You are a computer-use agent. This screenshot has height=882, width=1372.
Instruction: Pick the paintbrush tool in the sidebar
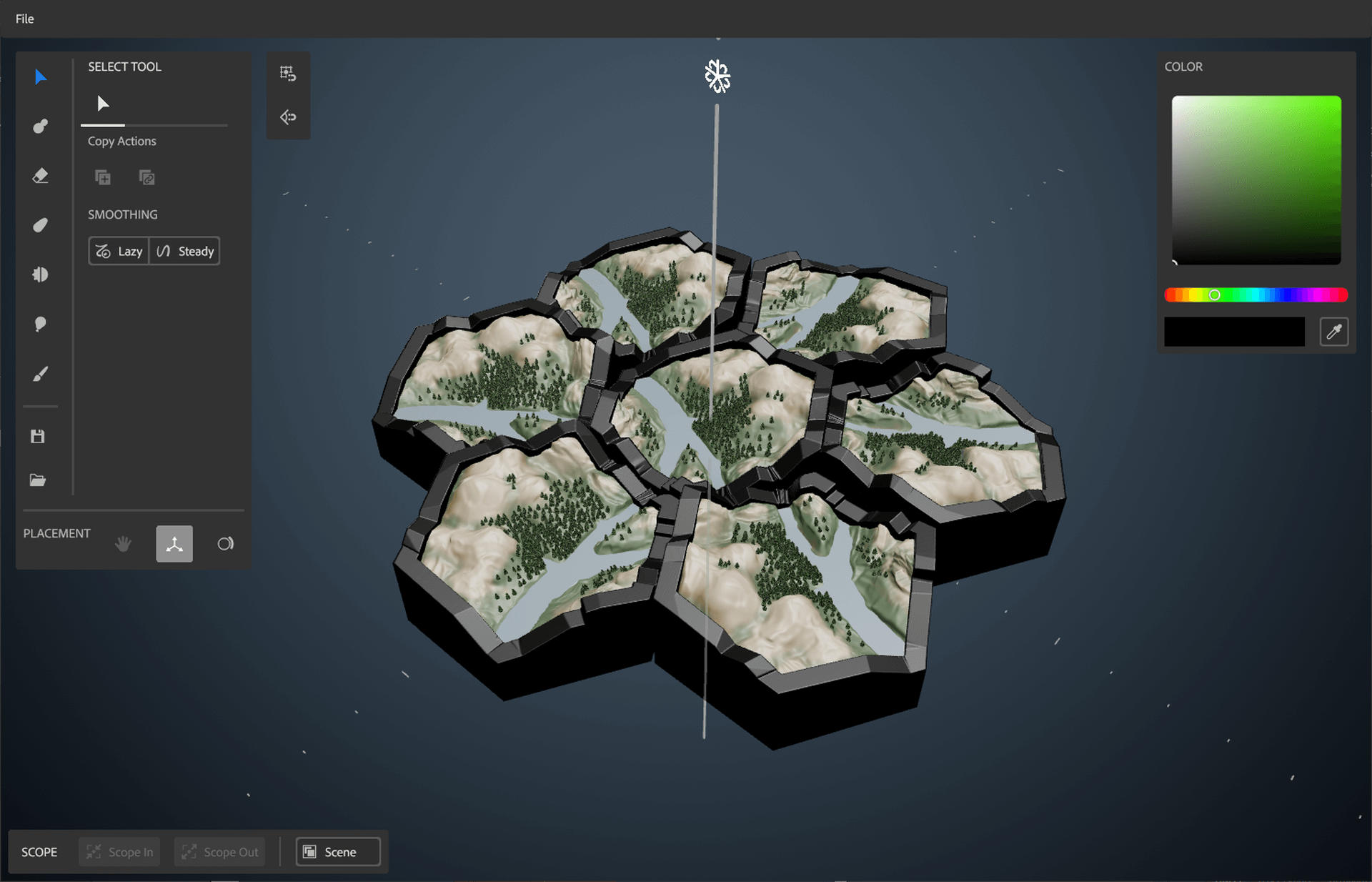point(40,373)
